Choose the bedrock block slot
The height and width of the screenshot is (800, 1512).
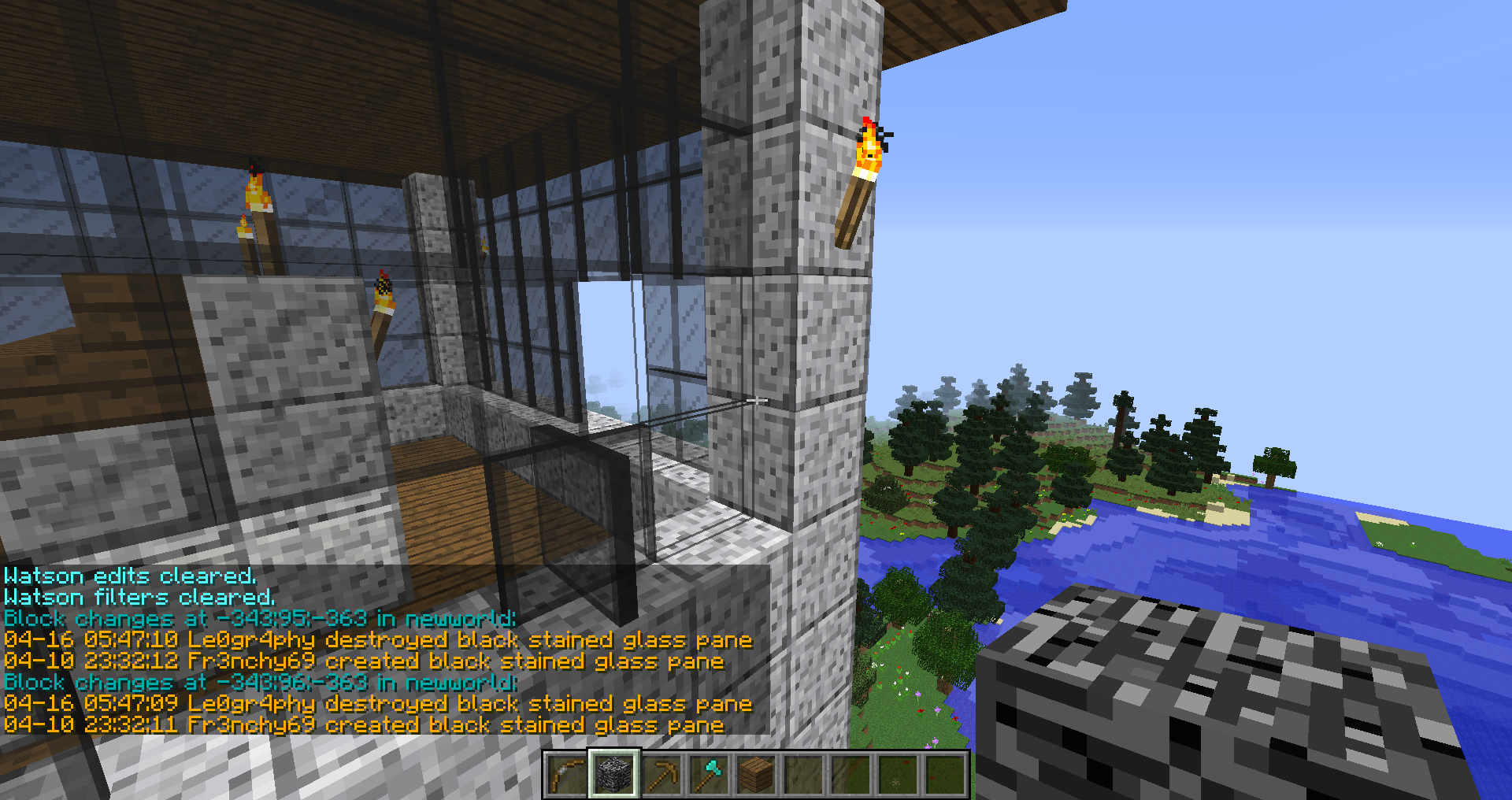click(613, 774)
